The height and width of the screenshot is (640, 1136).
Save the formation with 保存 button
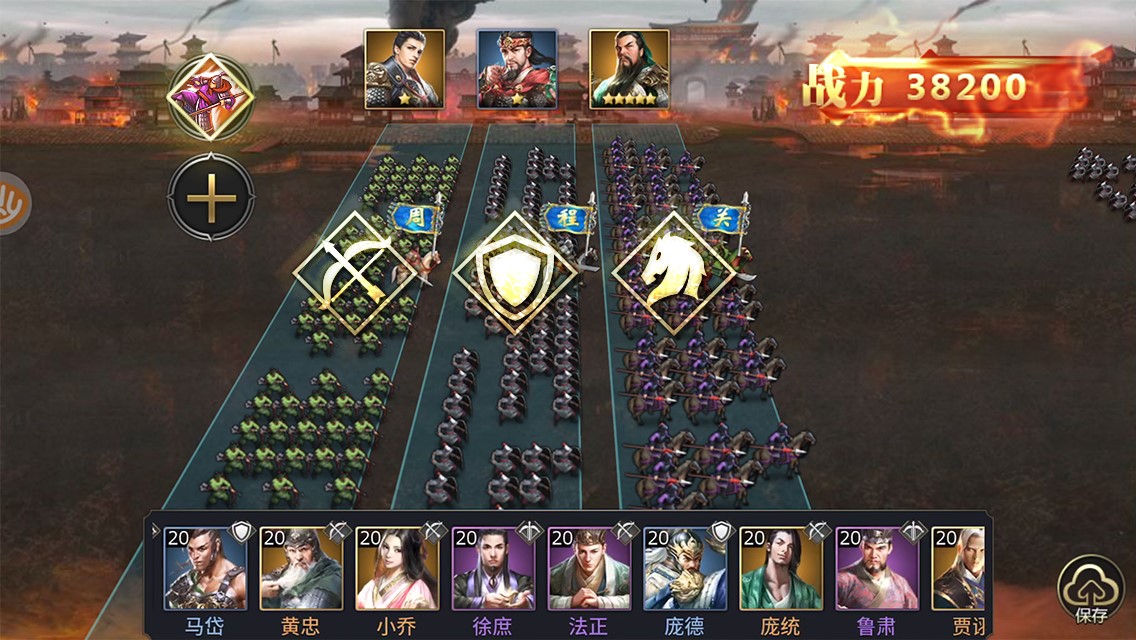click(1091, 590)
